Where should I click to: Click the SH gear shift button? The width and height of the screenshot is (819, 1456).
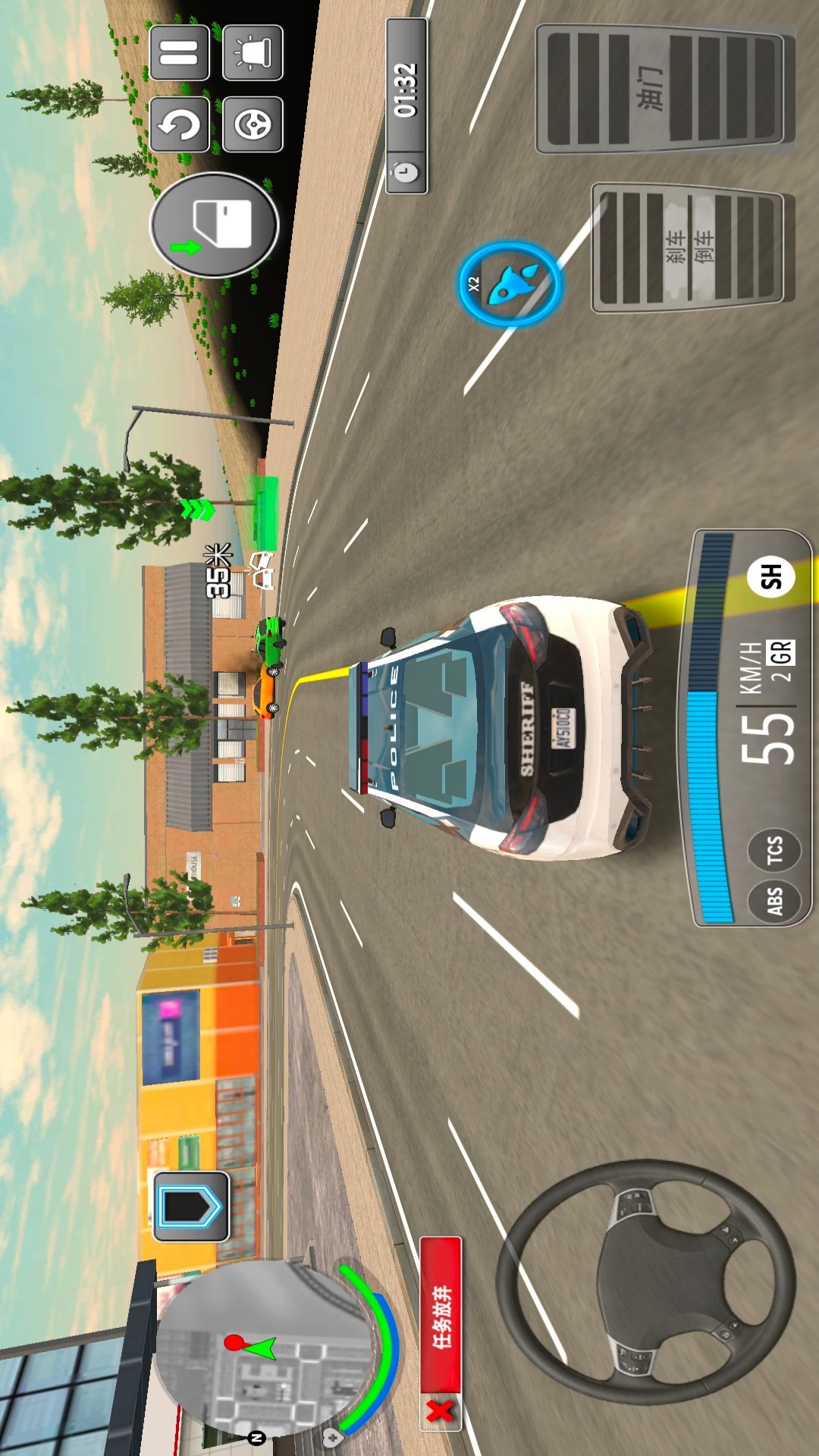(x=770, y=576)
